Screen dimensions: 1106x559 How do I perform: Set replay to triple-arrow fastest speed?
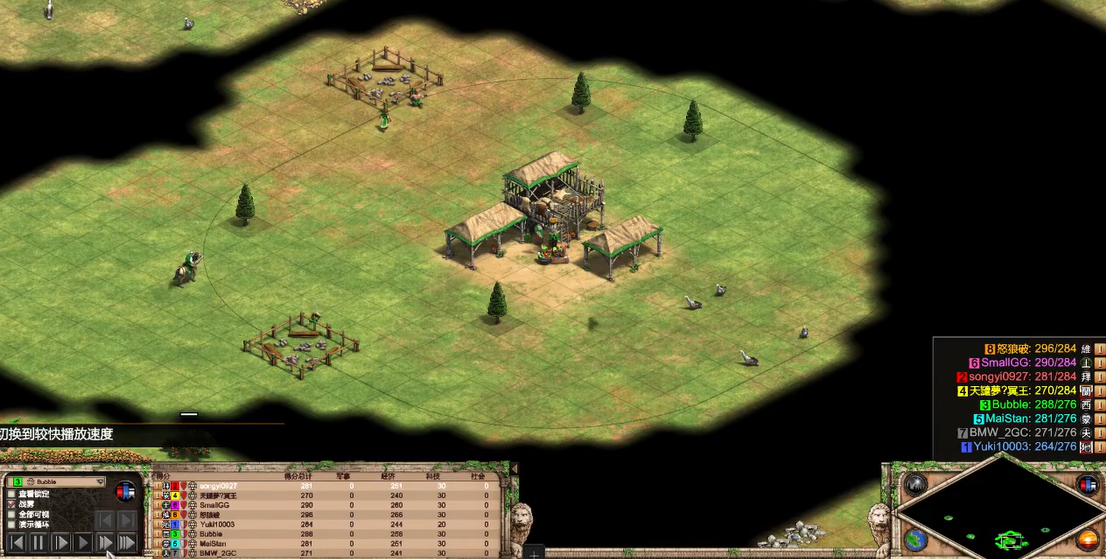[127, 542]
